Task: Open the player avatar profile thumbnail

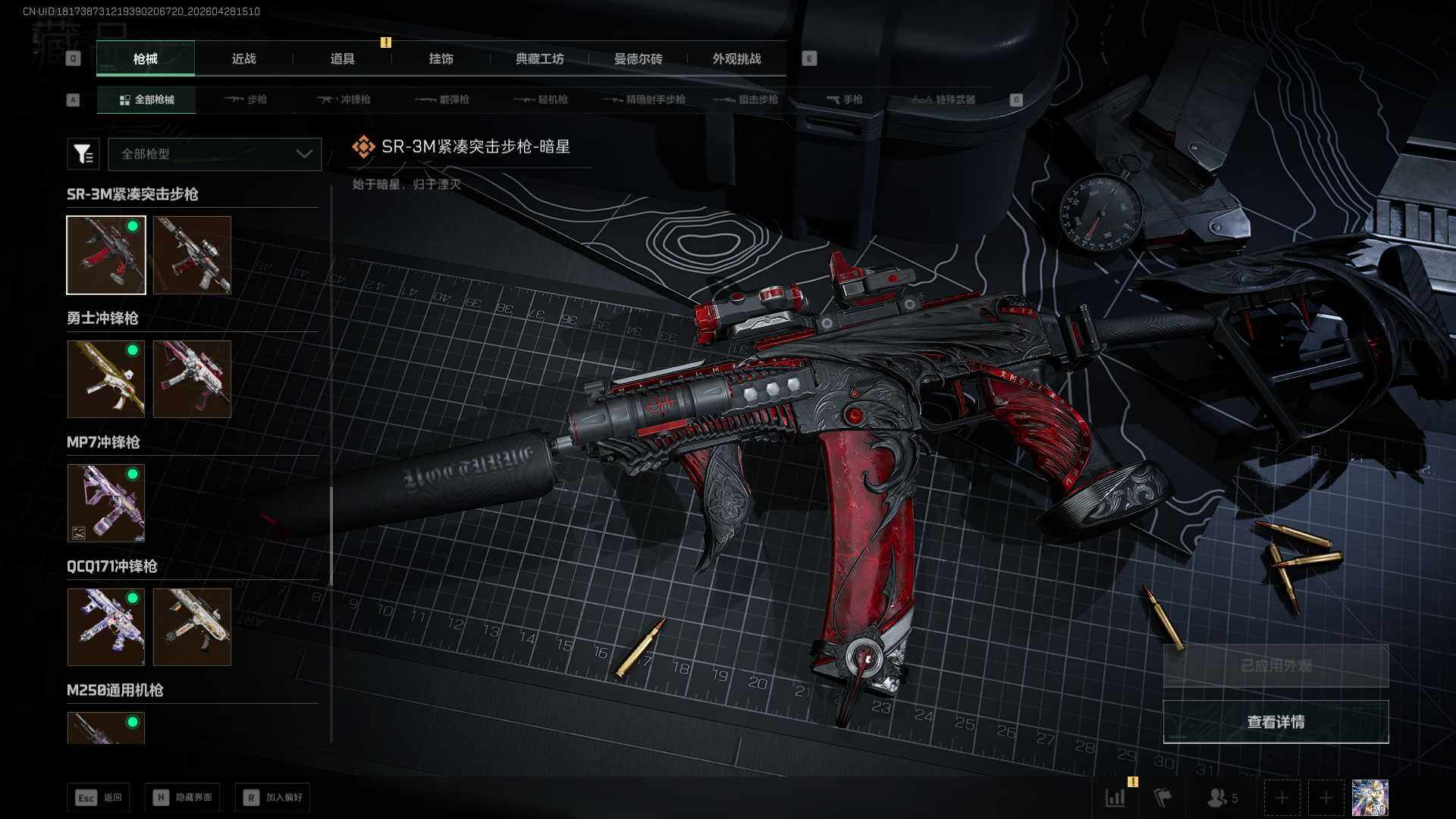Action: [x=1370, y=798]
